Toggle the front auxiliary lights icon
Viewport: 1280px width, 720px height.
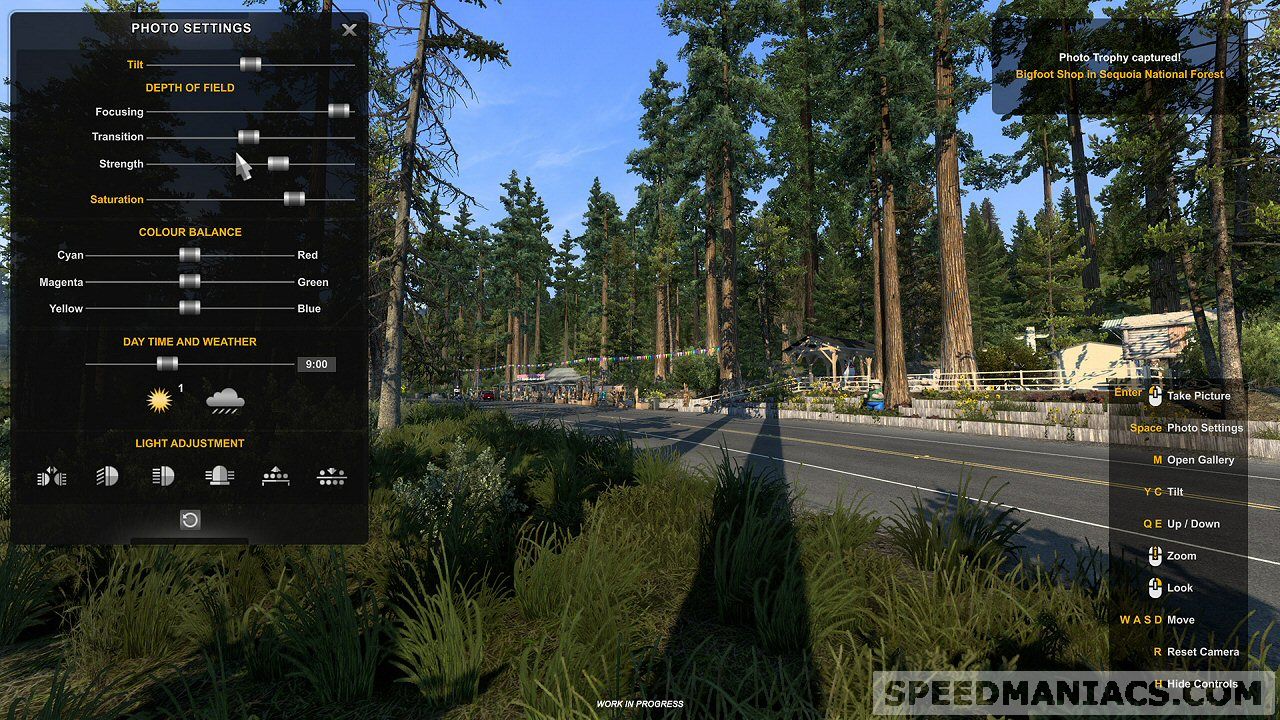(x=331, y=477)
